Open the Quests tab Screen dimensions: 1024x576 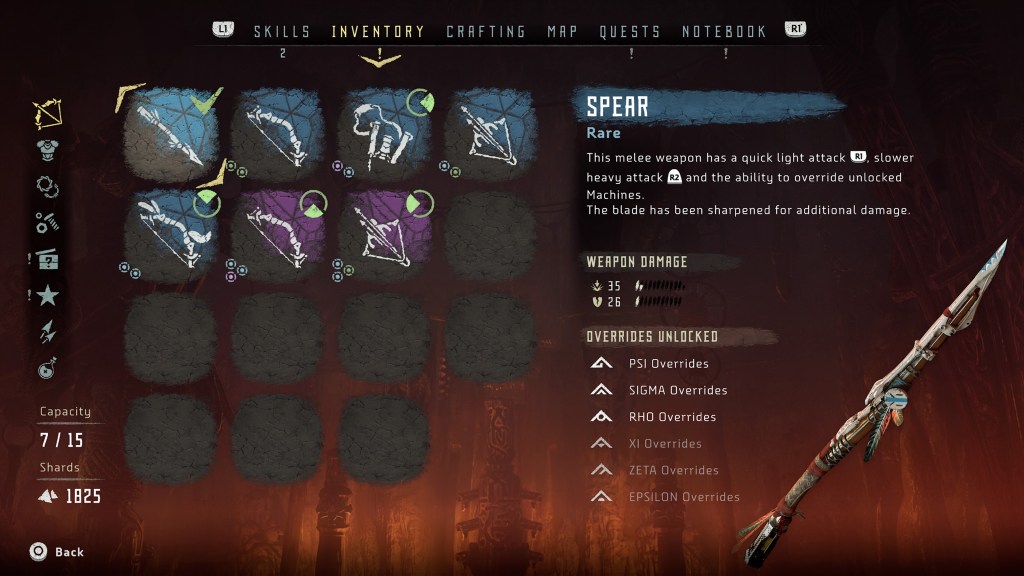coord(630,32)
